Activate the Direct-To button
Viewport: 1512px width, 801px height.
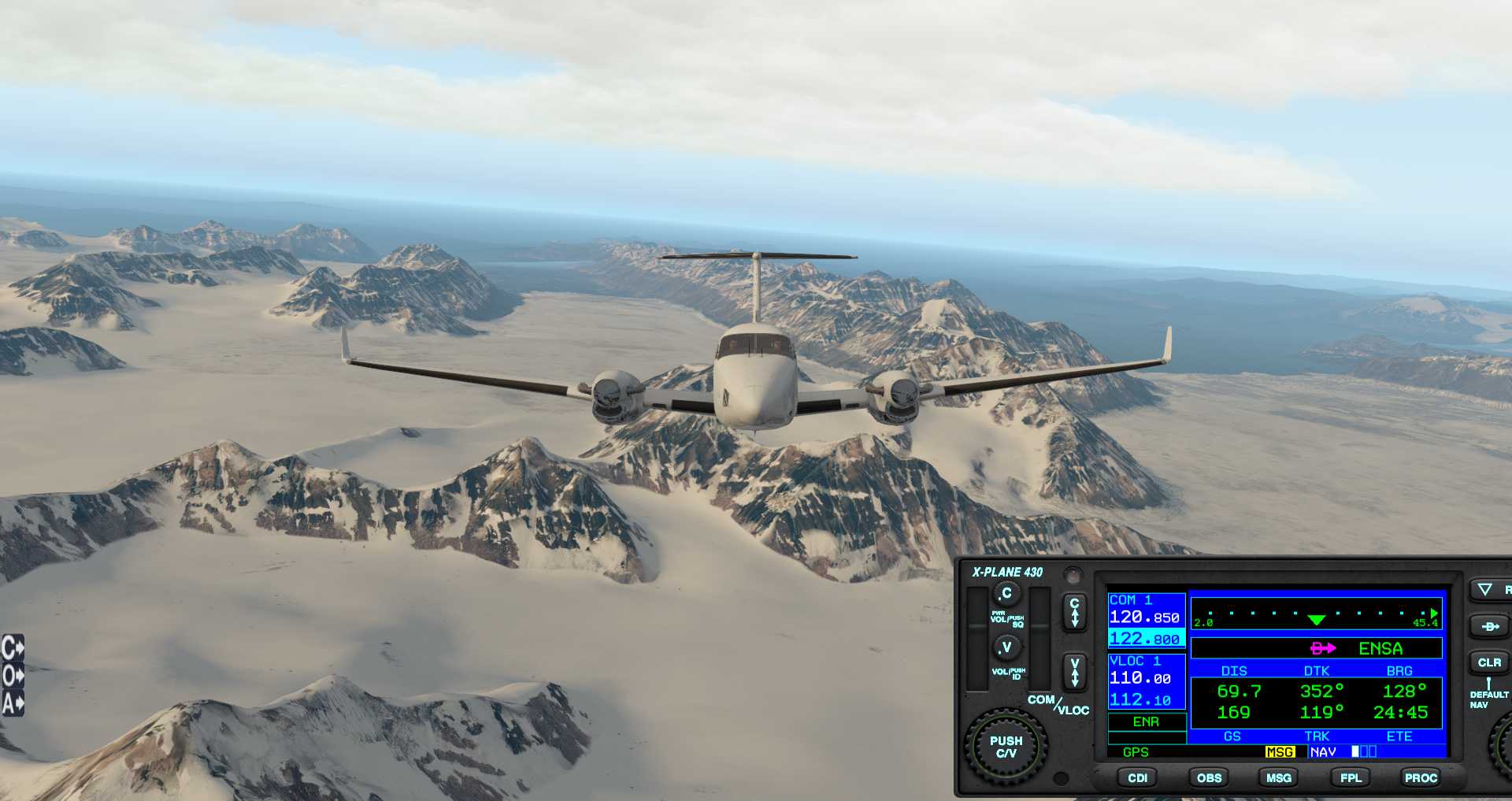coord(1489,627)
